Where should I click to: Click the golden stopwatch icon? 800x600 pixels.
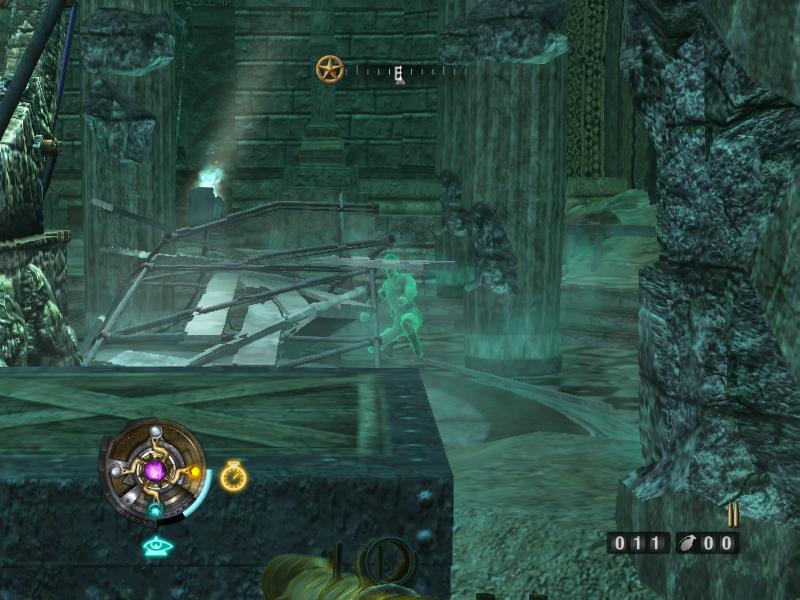(x=233, y=476)
